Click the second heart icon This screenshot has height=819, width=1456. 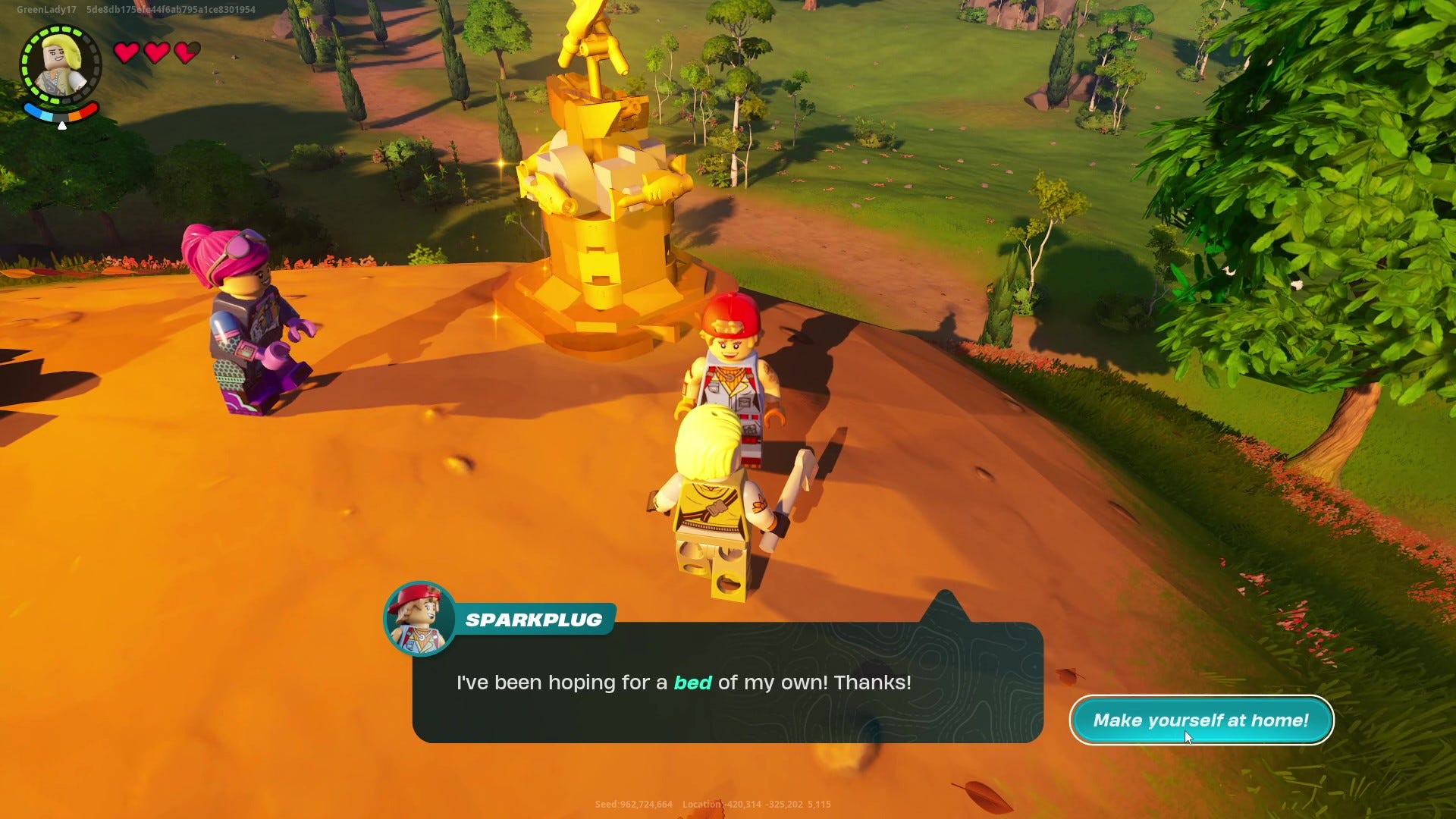pyautogui.click(x=157, y=53)
